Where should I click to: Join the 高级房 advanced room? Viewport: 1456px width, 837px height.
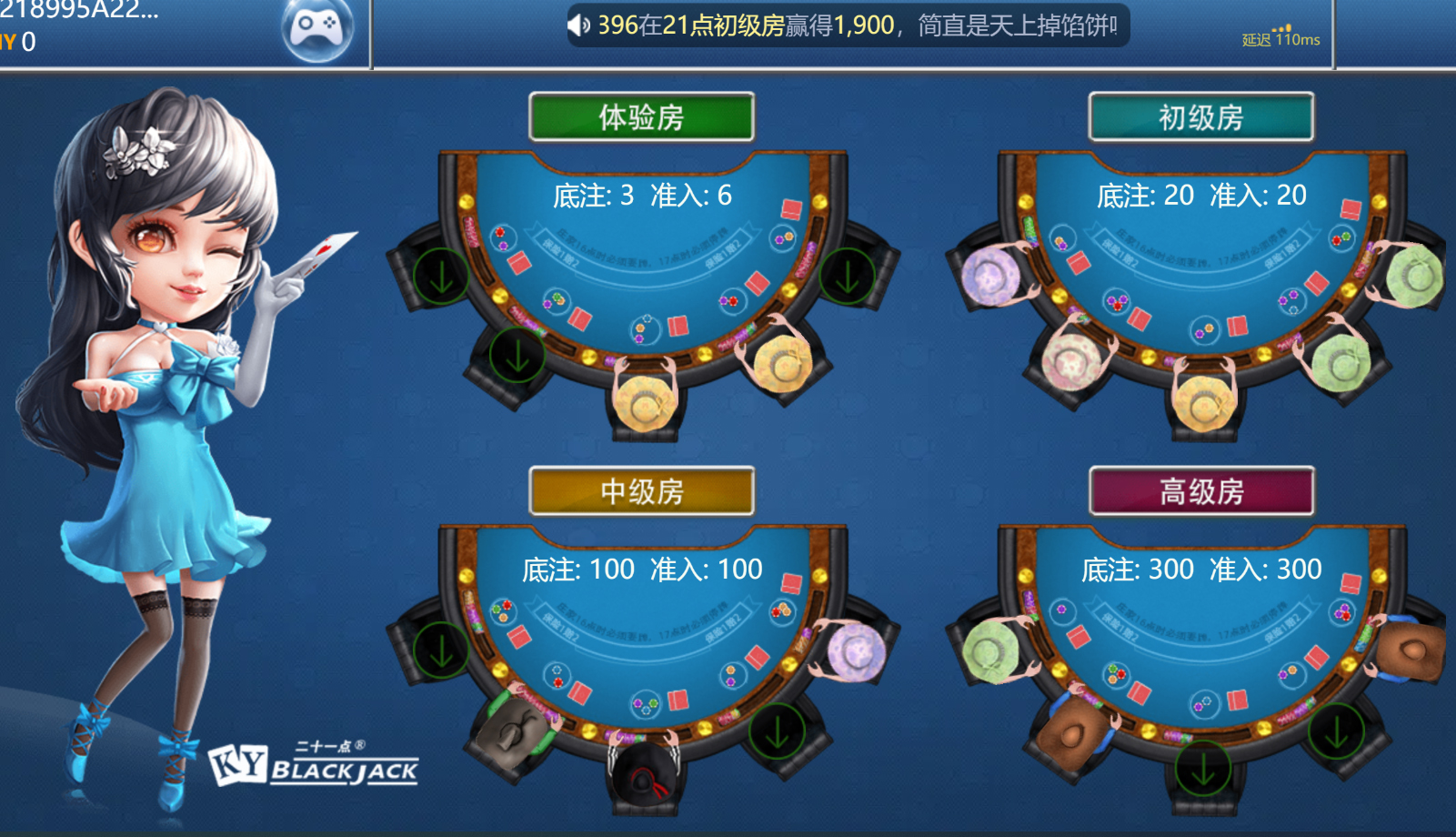tap(1200, 491)
